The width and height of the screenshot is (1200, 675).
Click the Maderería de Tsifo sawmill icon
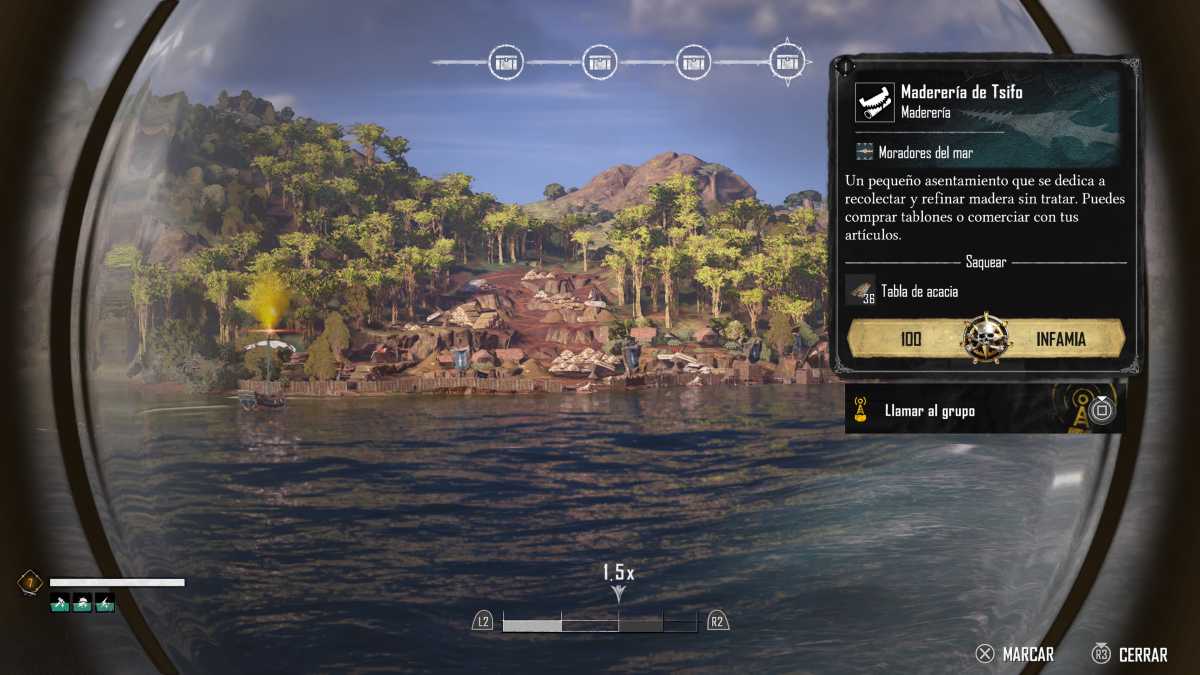tap(875, 102)
